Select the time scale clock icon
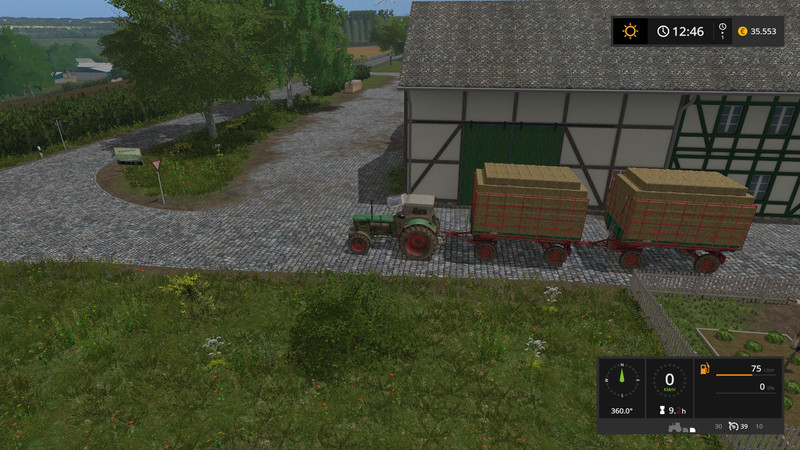This screenshot has height=450, width=800. click(x=663, y=31)
